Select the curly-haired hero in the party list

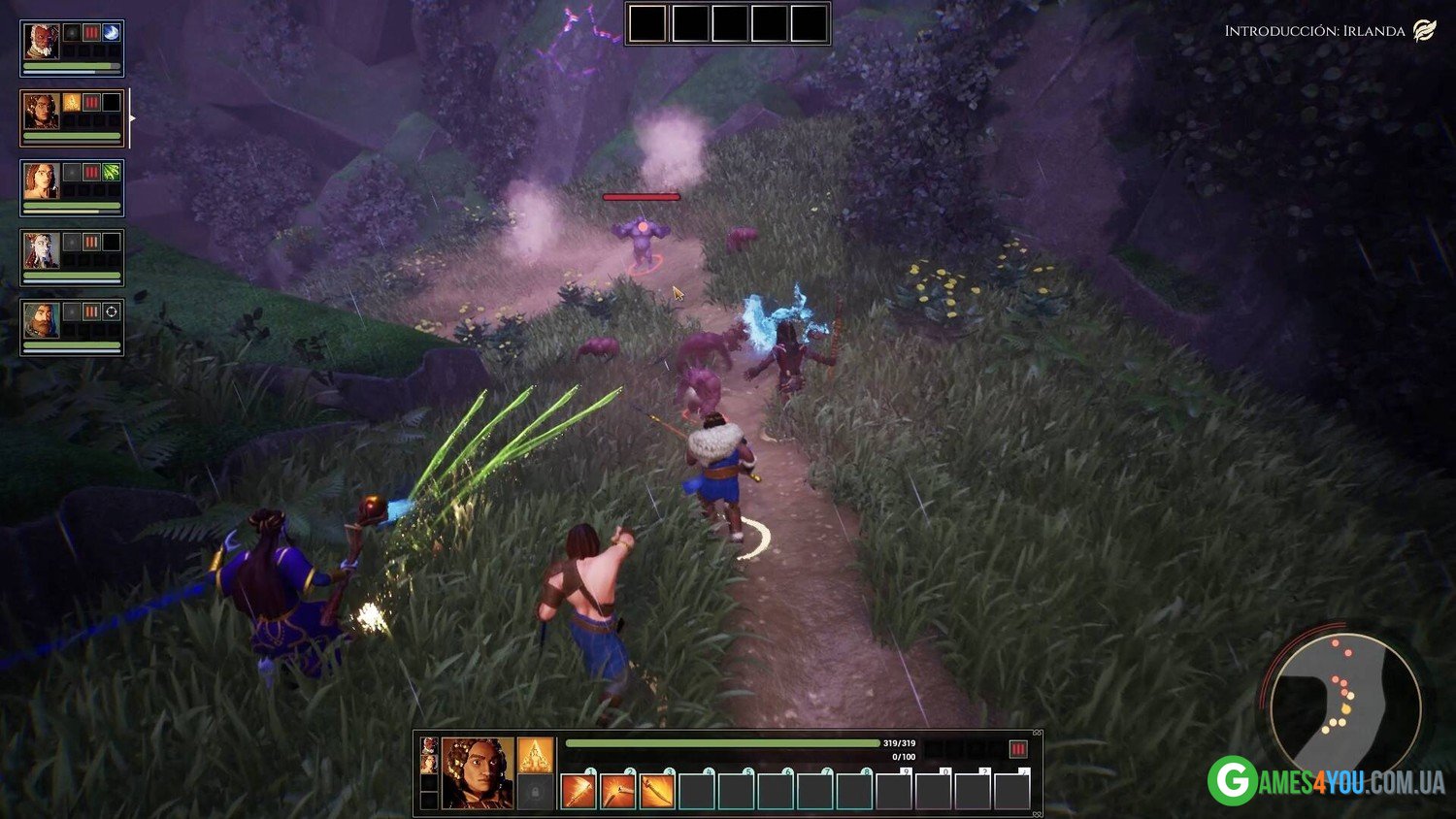(41, 111)
